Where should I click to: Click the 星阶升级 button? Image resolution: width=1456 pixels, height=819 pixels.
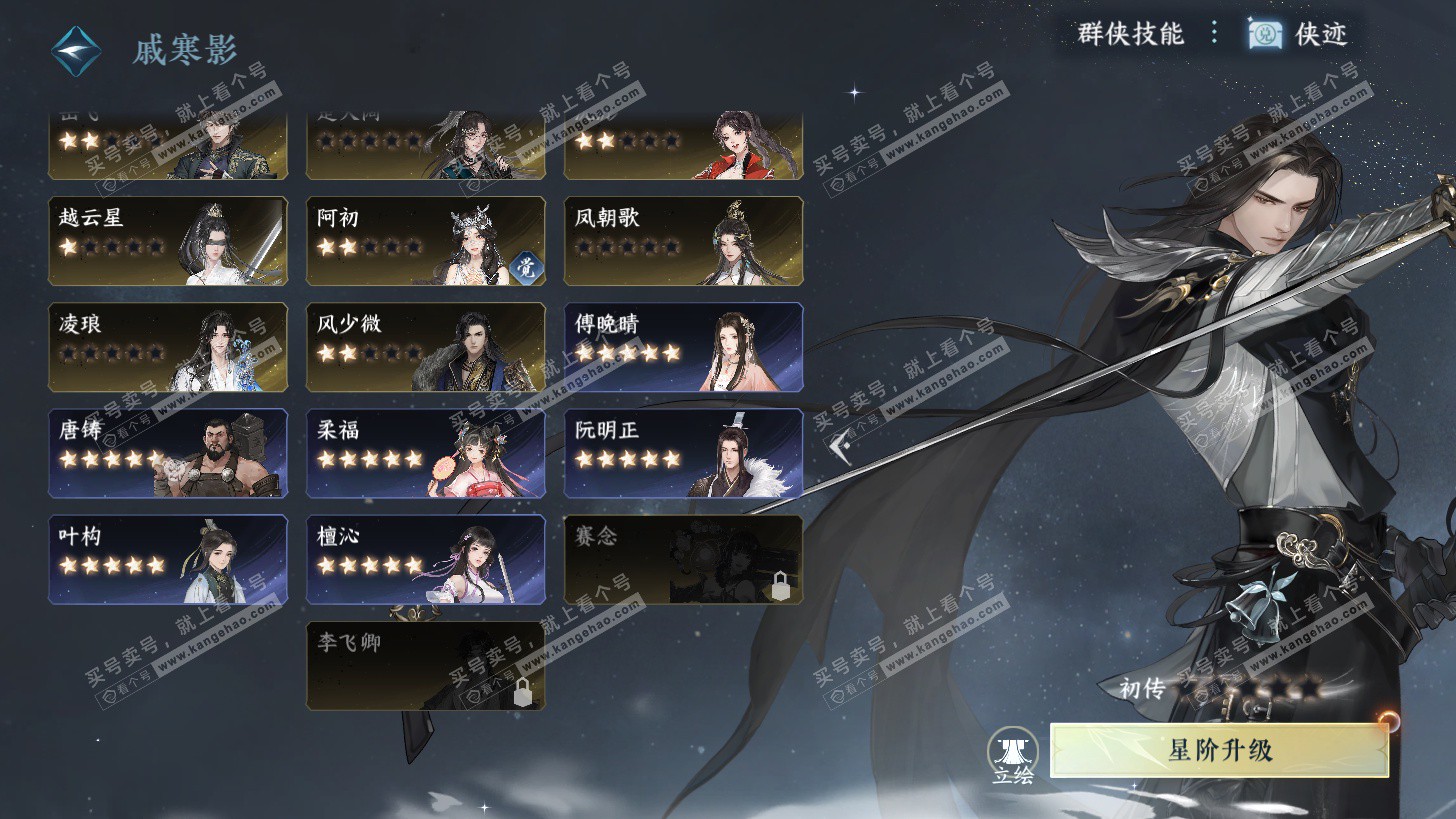1219,750
